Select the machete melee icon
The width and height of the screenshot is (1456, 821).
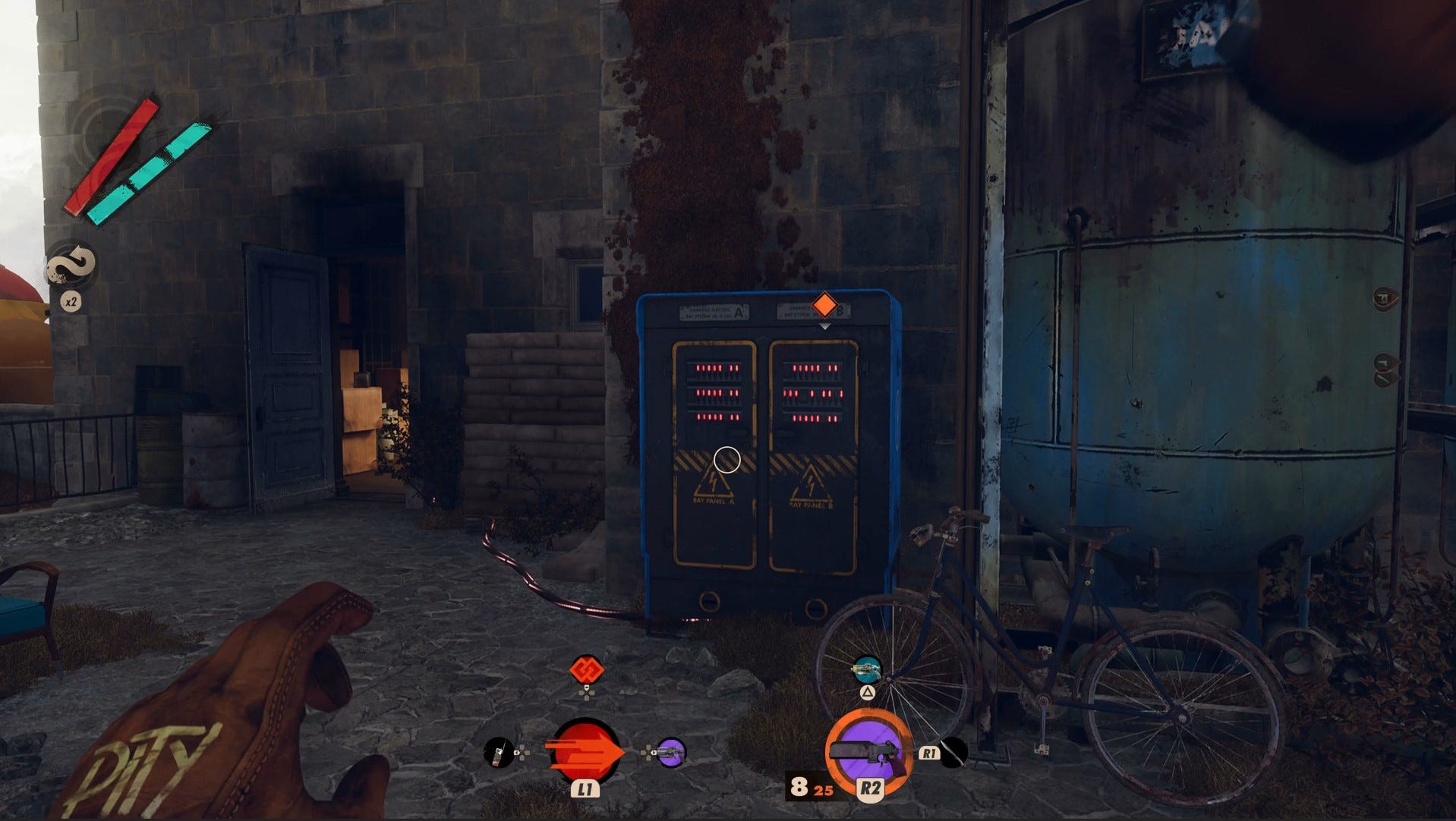[x=954, y=752]
